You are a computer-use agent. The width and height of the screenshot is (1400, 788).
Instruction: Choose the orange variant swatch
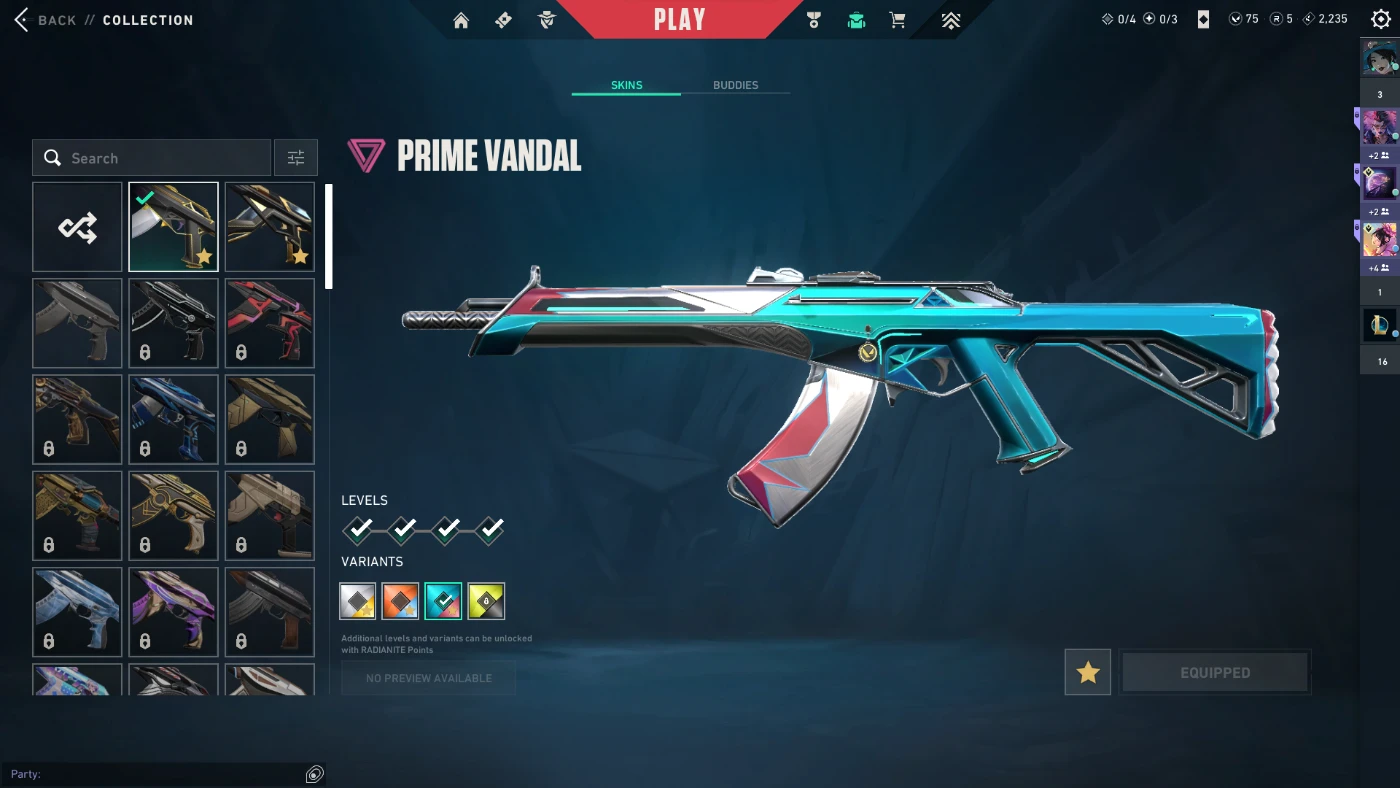point(400,601)
